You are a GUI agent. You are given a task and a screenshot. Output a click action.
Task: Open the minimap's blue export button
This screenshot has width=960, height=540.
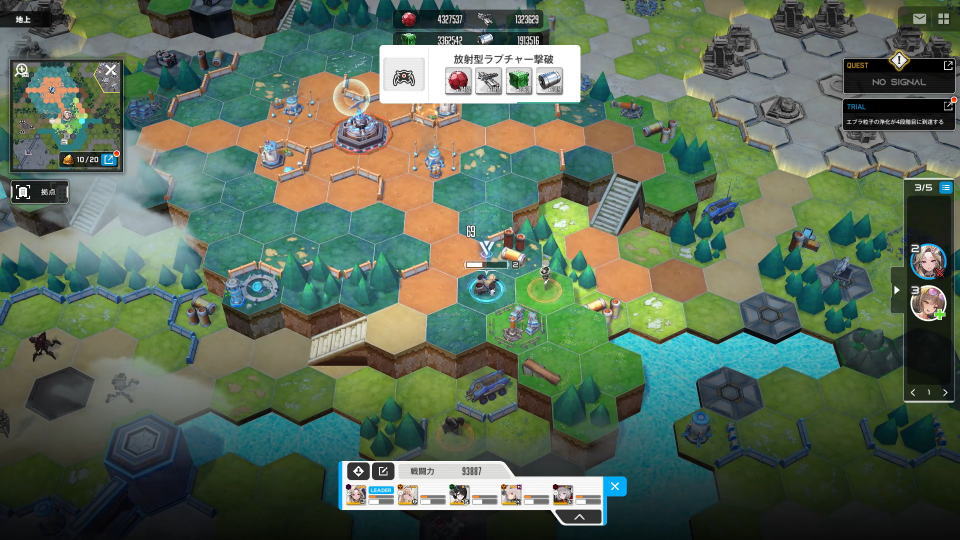pyautogui.click(x=110, y=159)
